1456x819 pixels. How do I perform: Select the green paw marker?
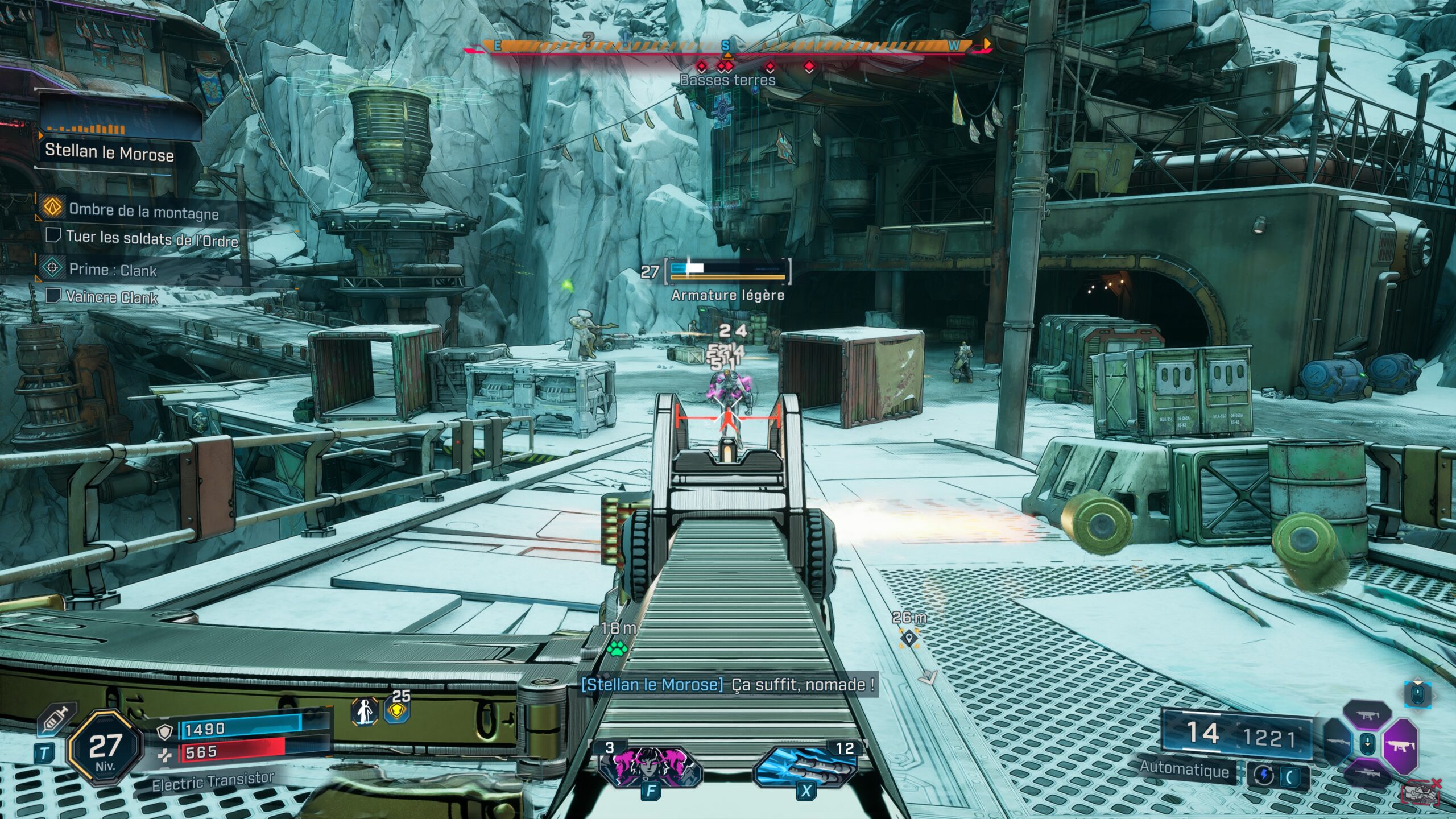click(x=617, y=648)
